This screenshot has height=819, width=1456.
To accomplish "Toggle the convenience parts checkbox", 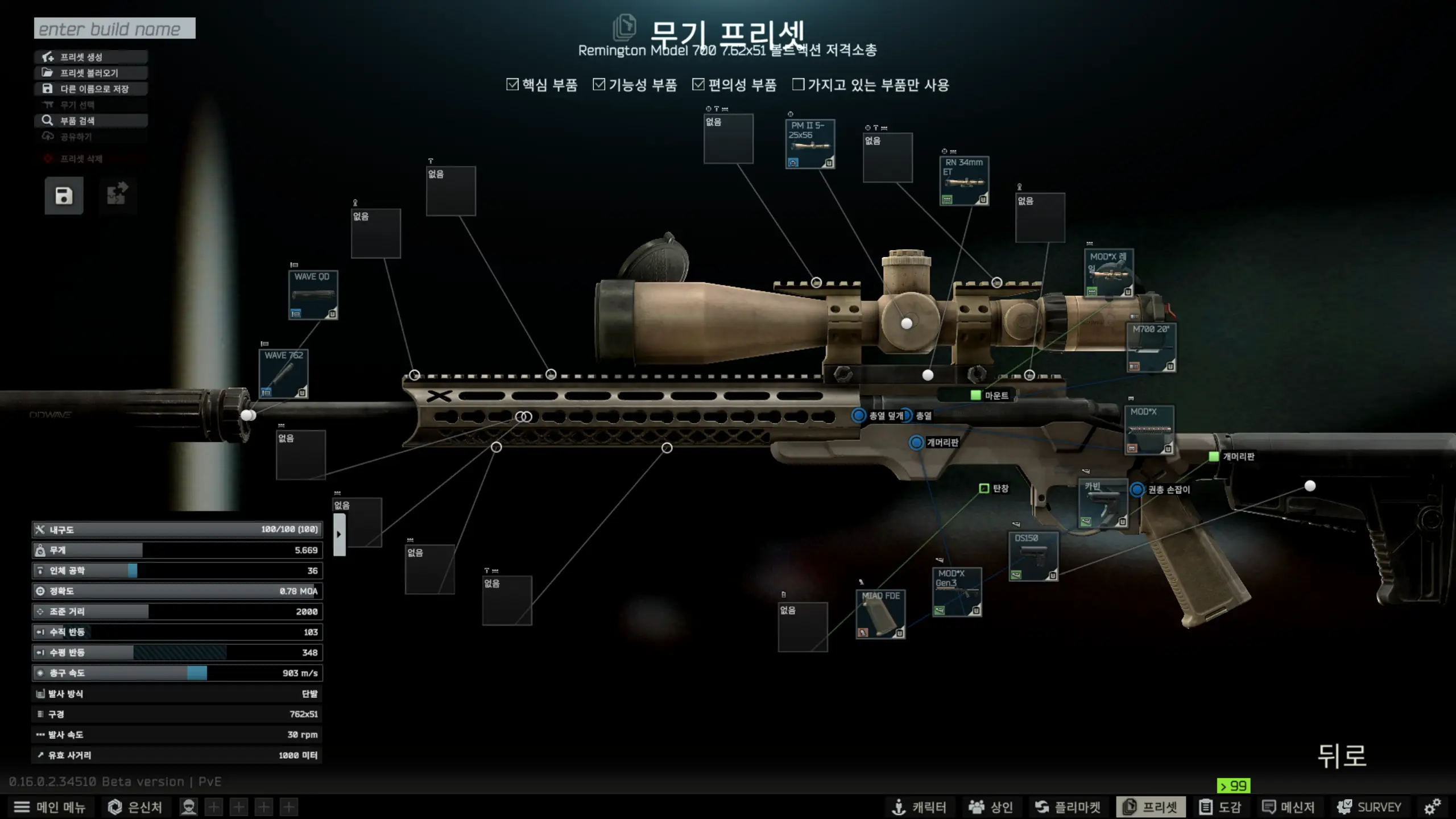I will click(698, 85).
